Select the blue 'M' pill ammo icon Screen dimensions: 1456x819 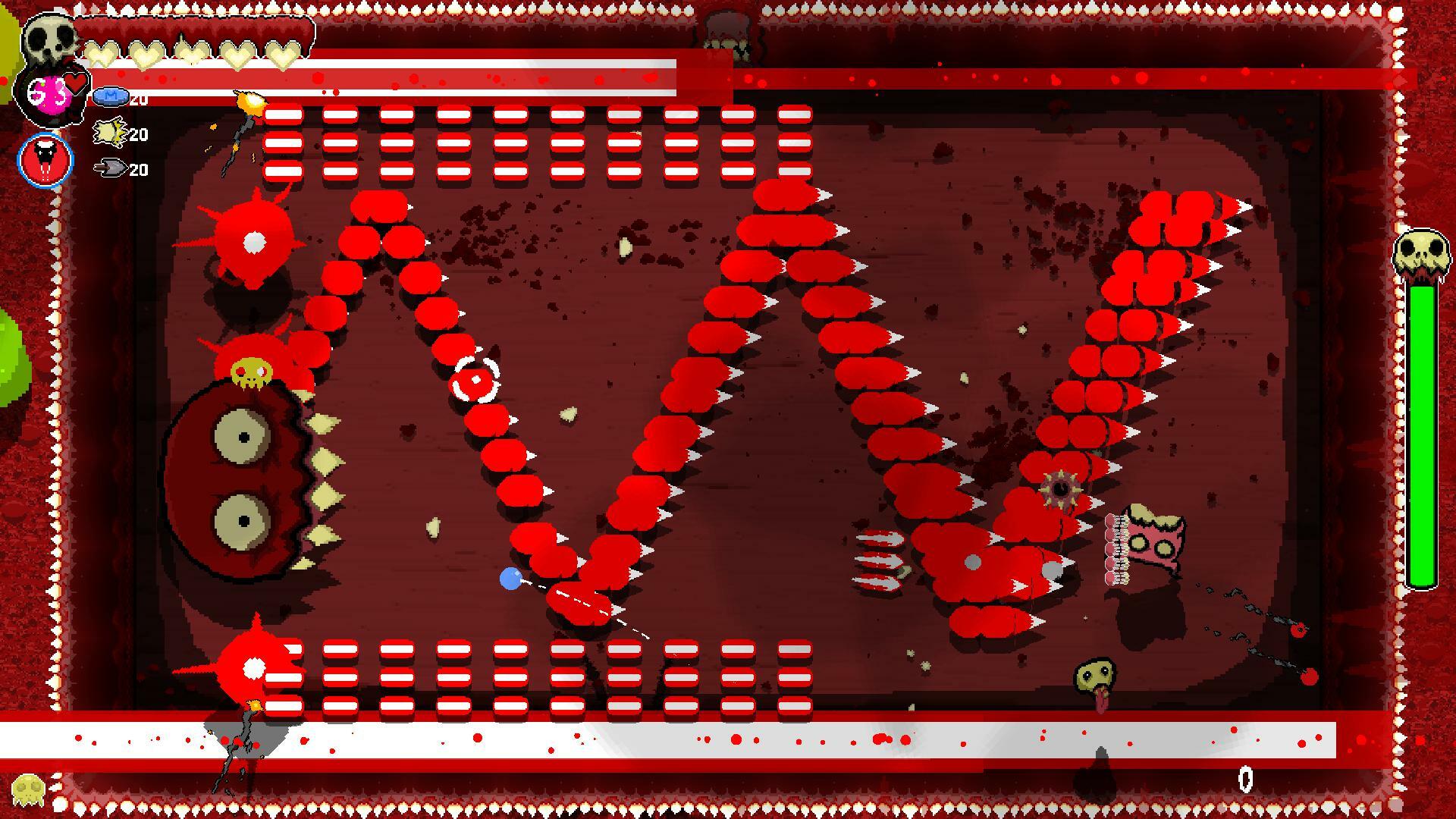tap(111, 97)
